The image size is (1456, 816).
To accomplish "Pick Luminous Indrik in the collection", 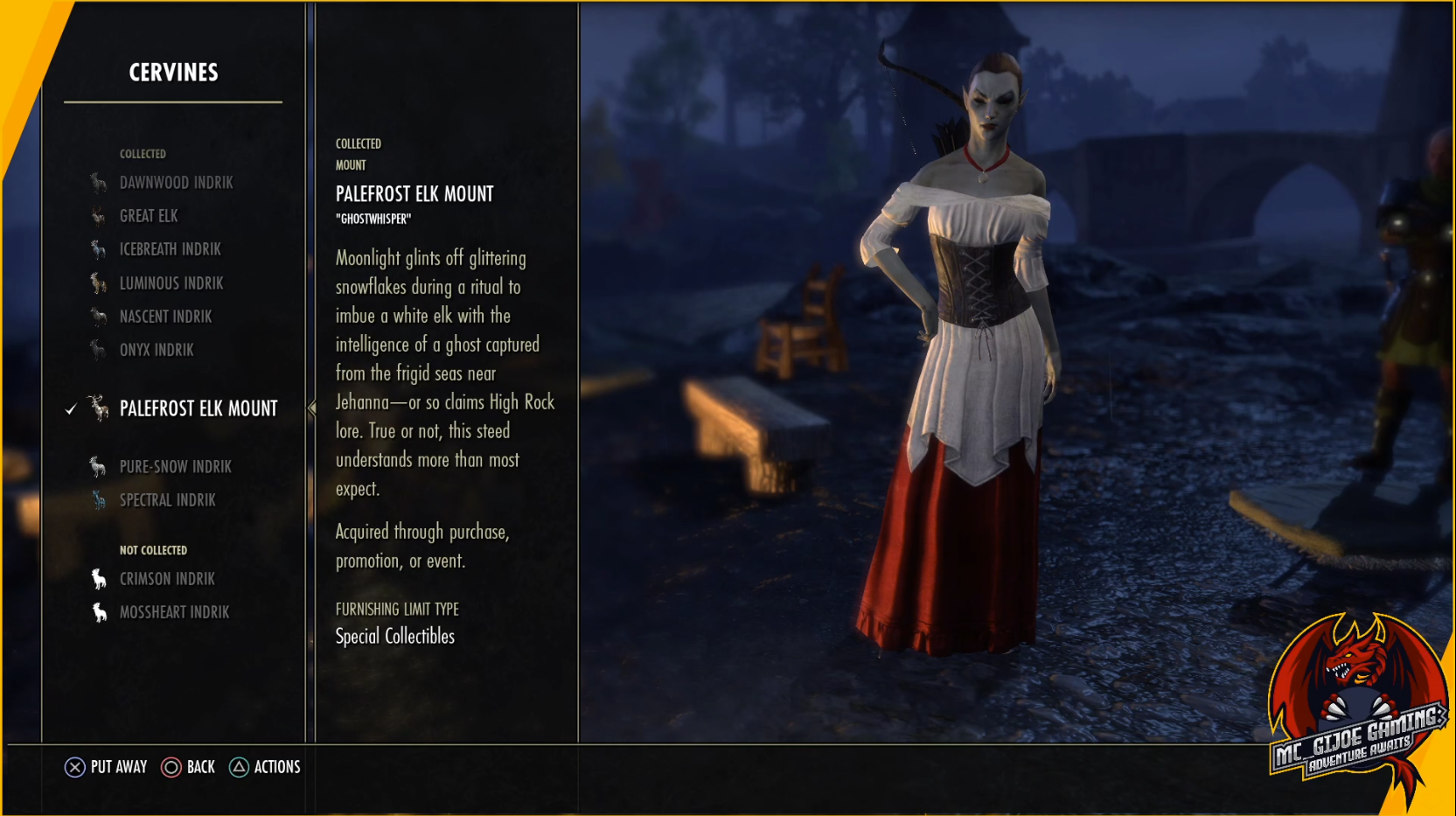I will click(x=171, y=283).
